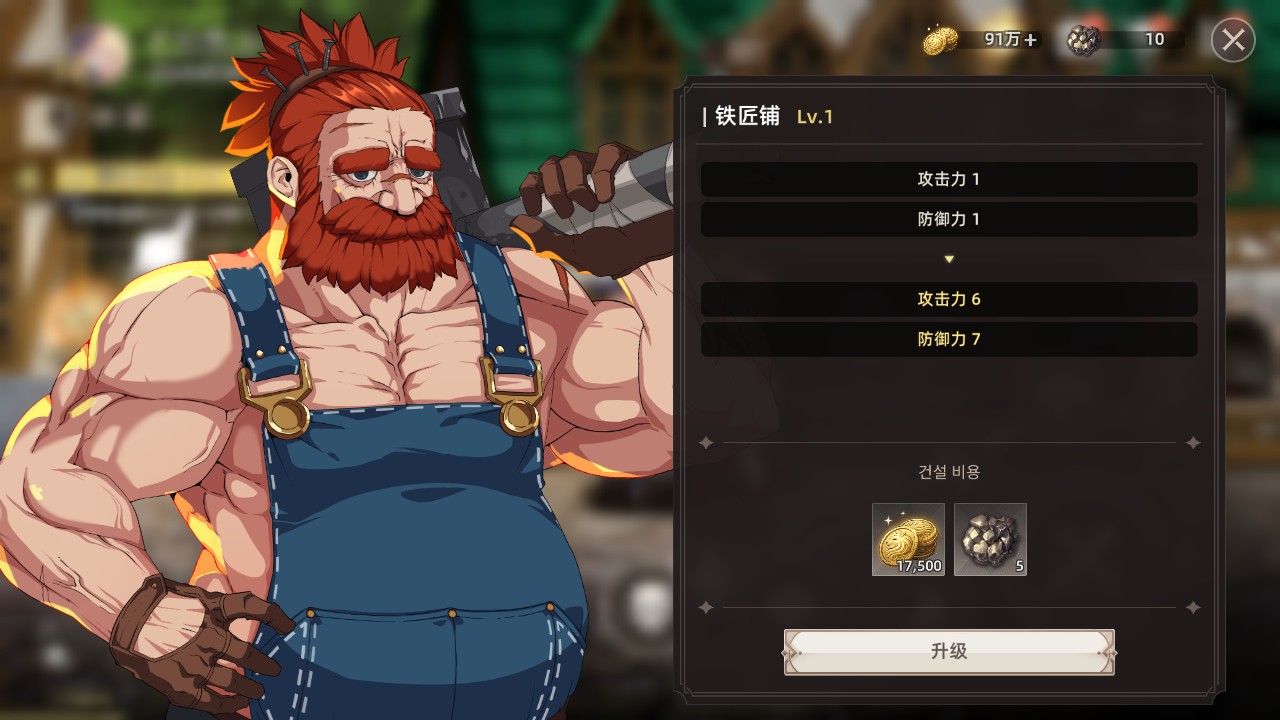Toggle the 攻击力 1 stat row
Image resolution: width=1280 pixels, height=720 pixels.
(947, 179)
